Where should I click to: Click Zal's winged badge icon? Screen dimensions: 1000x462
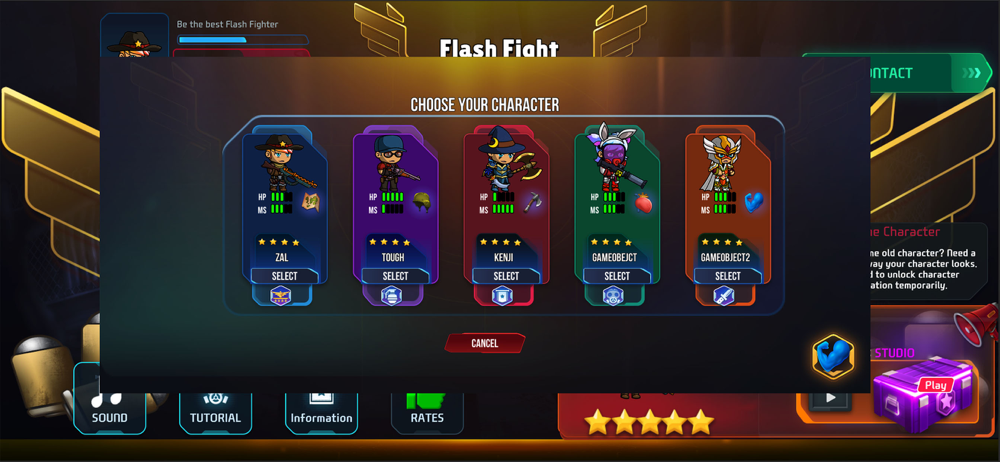(x=281, y=295)
